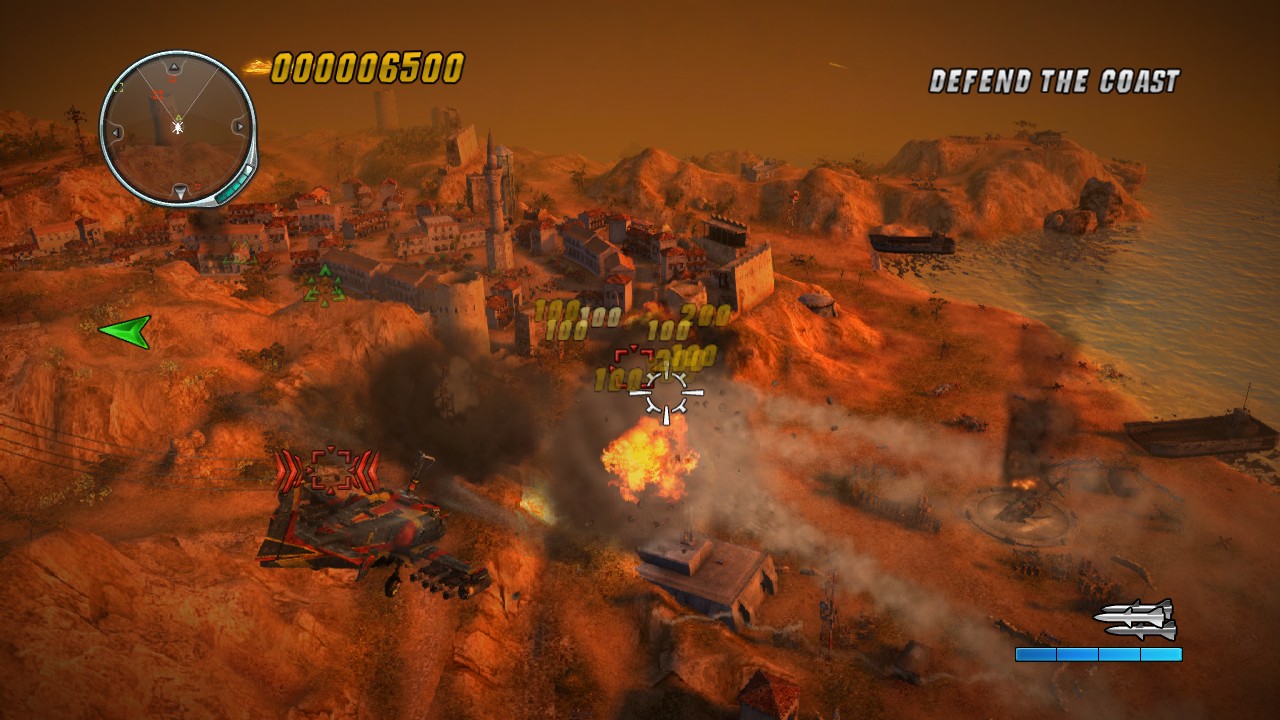Click the red enemy blip on the minimap
This screenshot has width=1280, height=720.
(157, 94)
